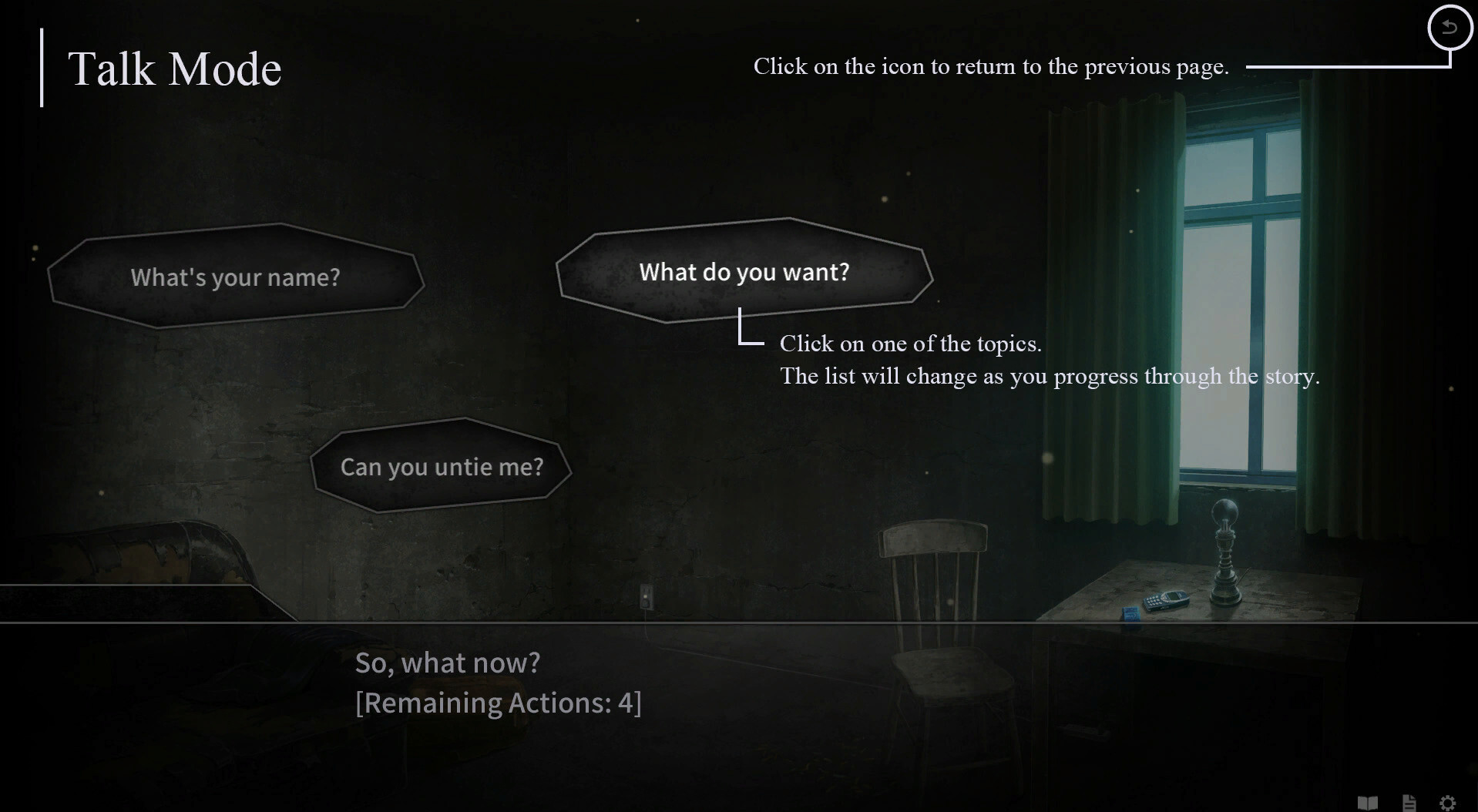Open the save file document icon

tap(1410, 801)
